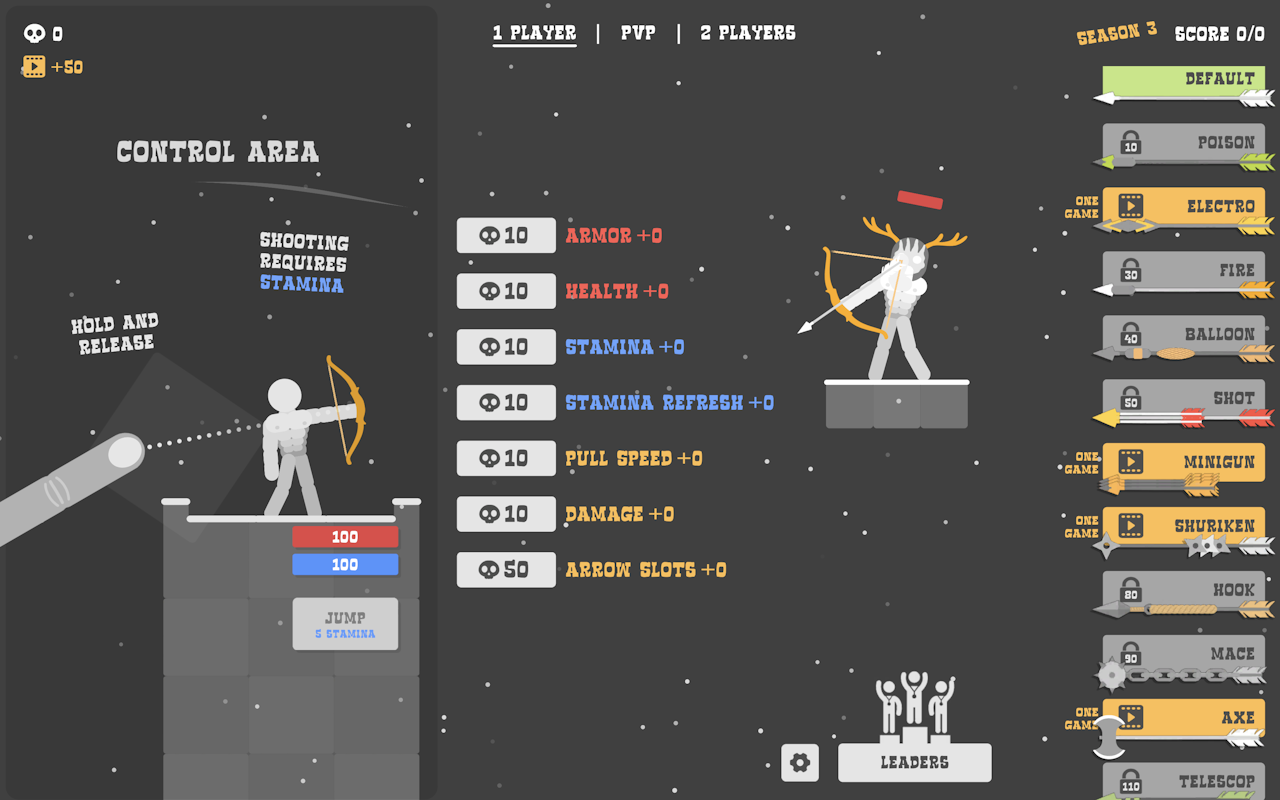Click the Jump button

345,624
